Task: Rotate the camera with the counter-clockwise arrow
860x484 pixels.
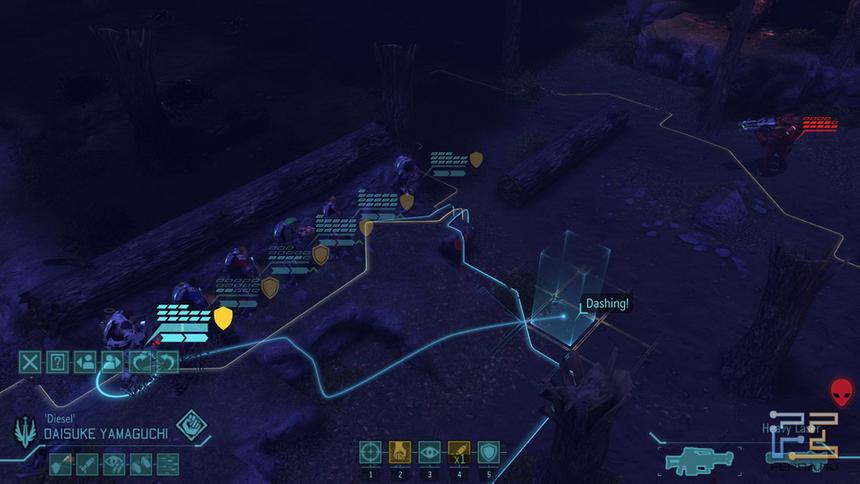Action: click(167, 362)
